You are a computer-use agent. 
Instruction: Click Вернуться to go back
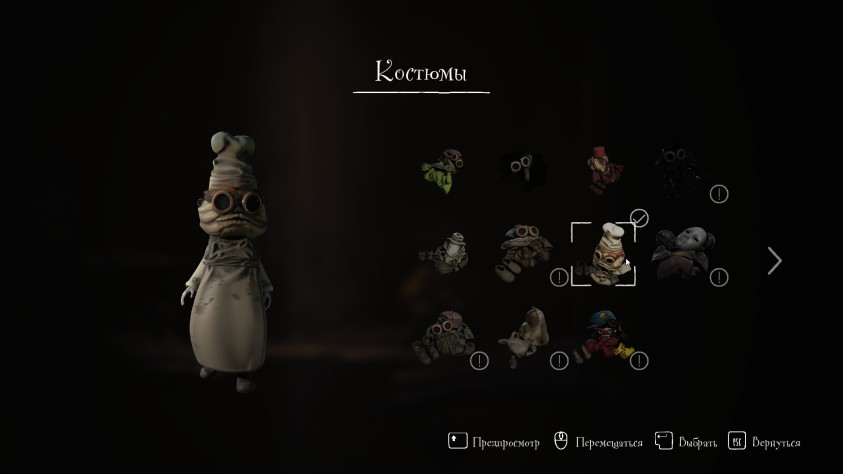[764, 441]
